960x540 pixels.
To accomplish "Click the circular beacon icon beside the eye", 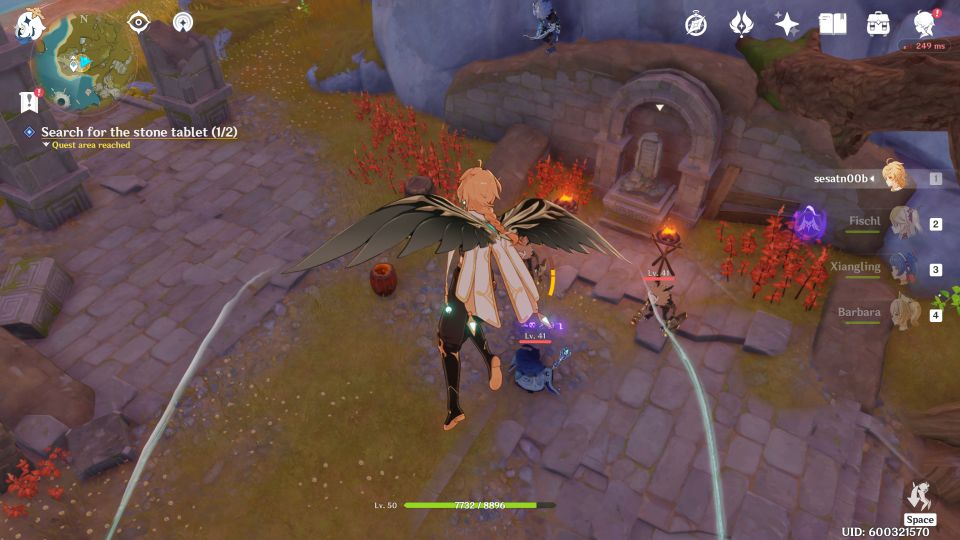I will (x=182, y=22).
